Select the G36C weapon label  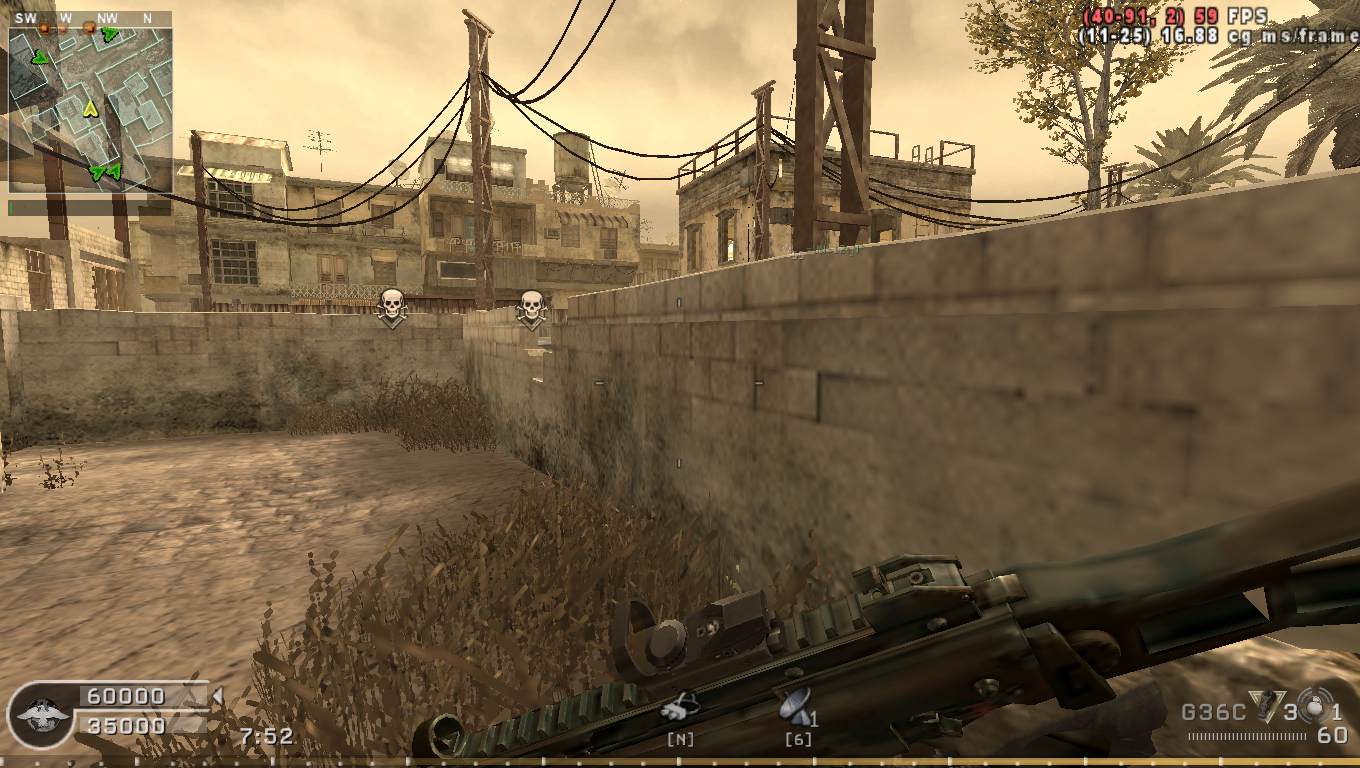click(1213, 713)
